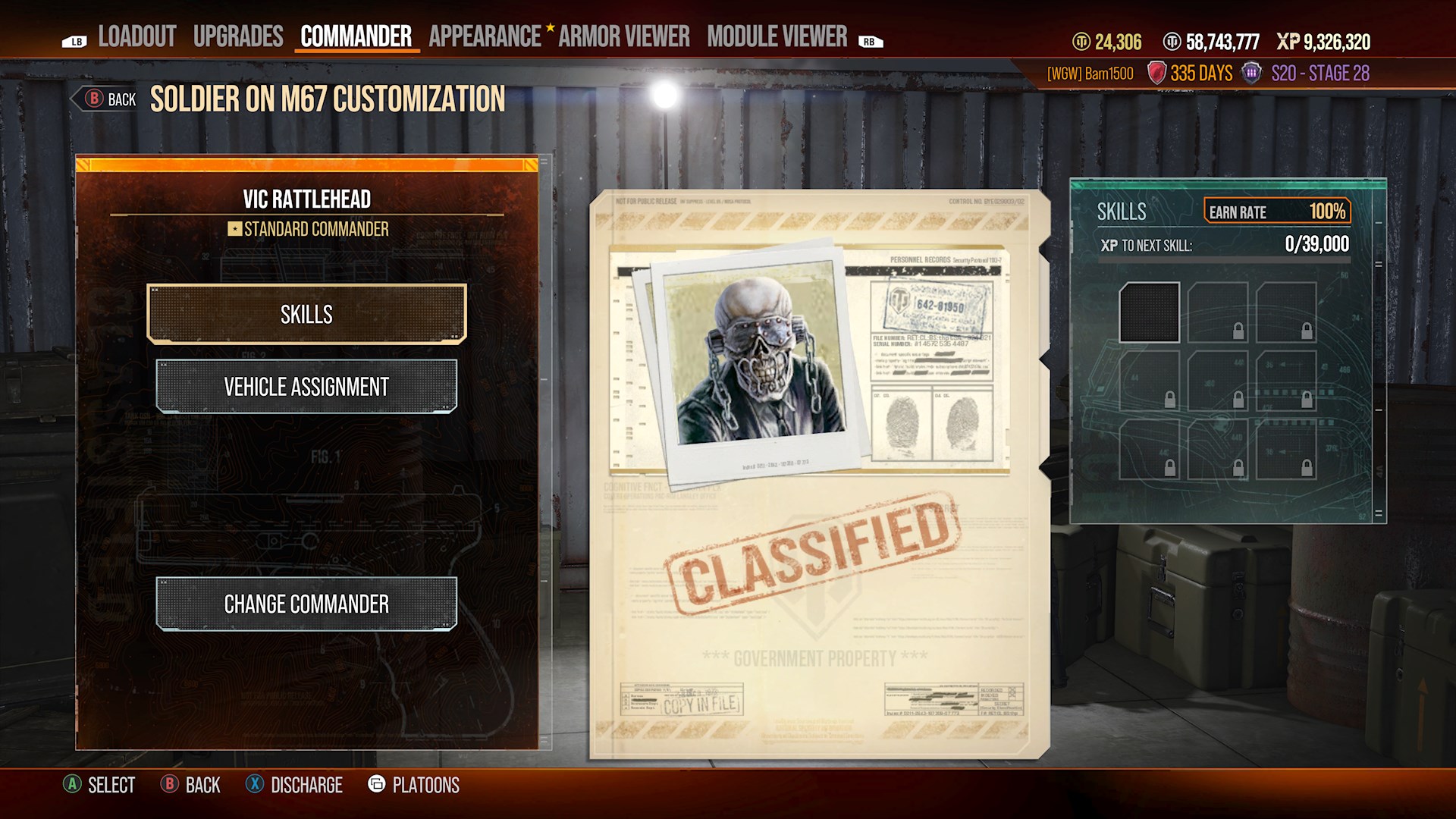Open Platoons via its icon on bottom bar
The width and height of the screenshot is (1456, 819).
coord(377,785)
